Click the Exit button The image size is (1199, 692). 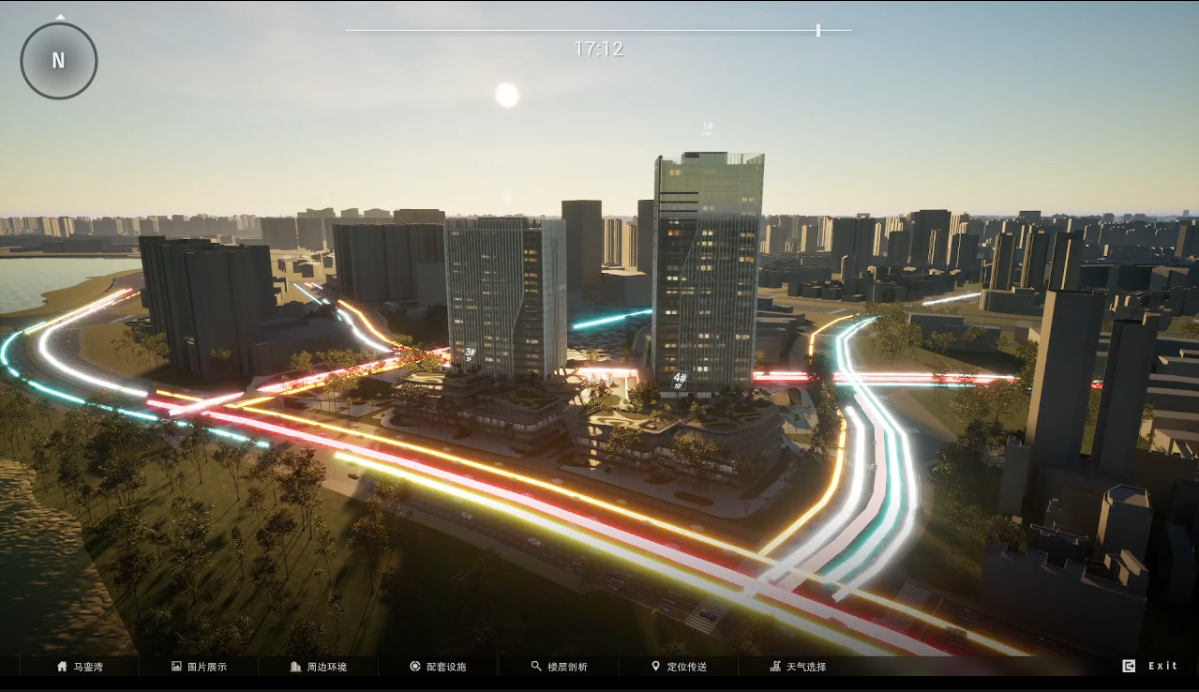[x=1151, y=666]
